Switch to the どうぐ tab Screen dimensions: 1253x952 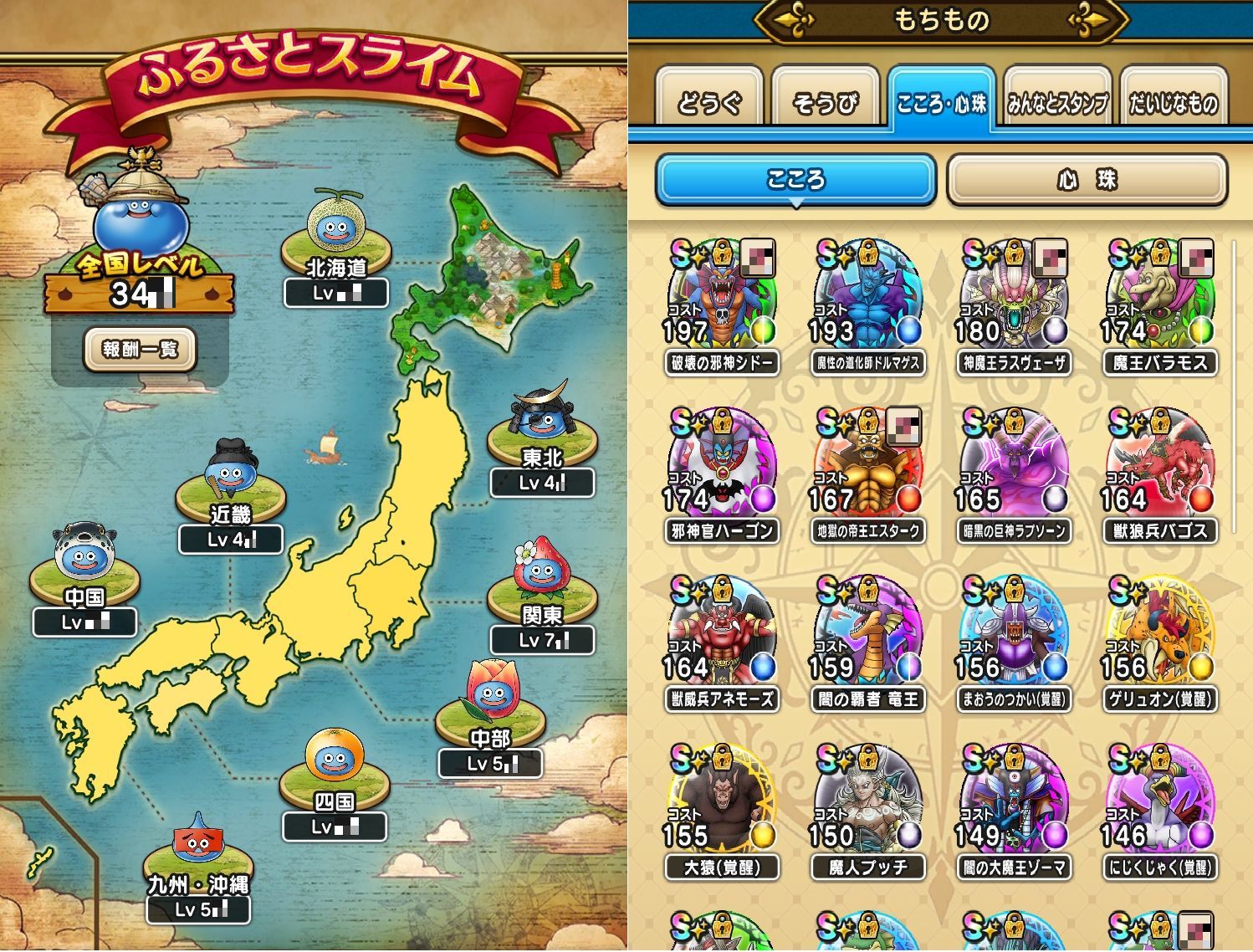click(x=709, y=103)
